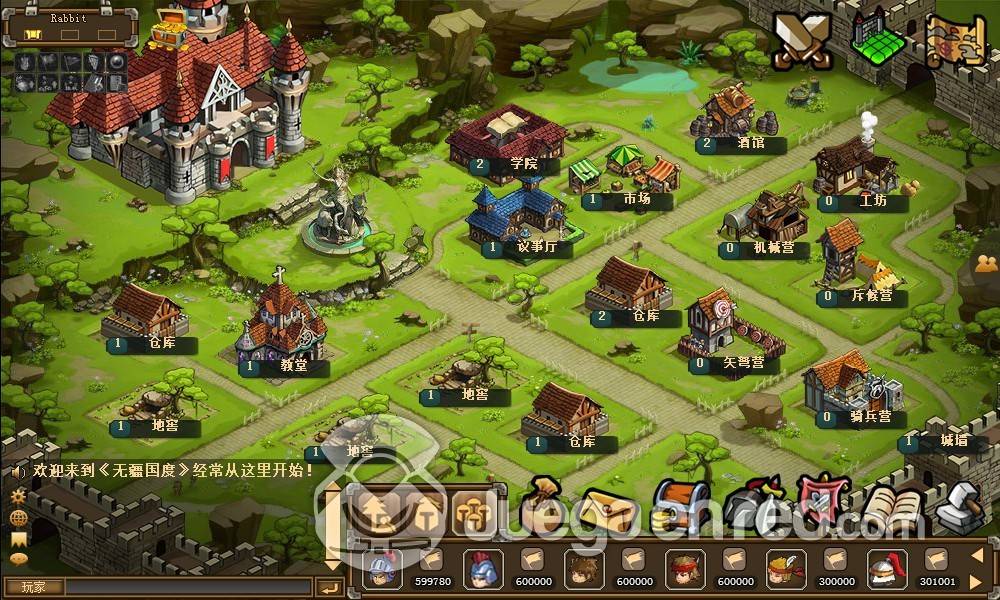Select the 酒馆 tavern building label
The width and height of the screenshot is (1000, 600).
click(x=750, y=144)
